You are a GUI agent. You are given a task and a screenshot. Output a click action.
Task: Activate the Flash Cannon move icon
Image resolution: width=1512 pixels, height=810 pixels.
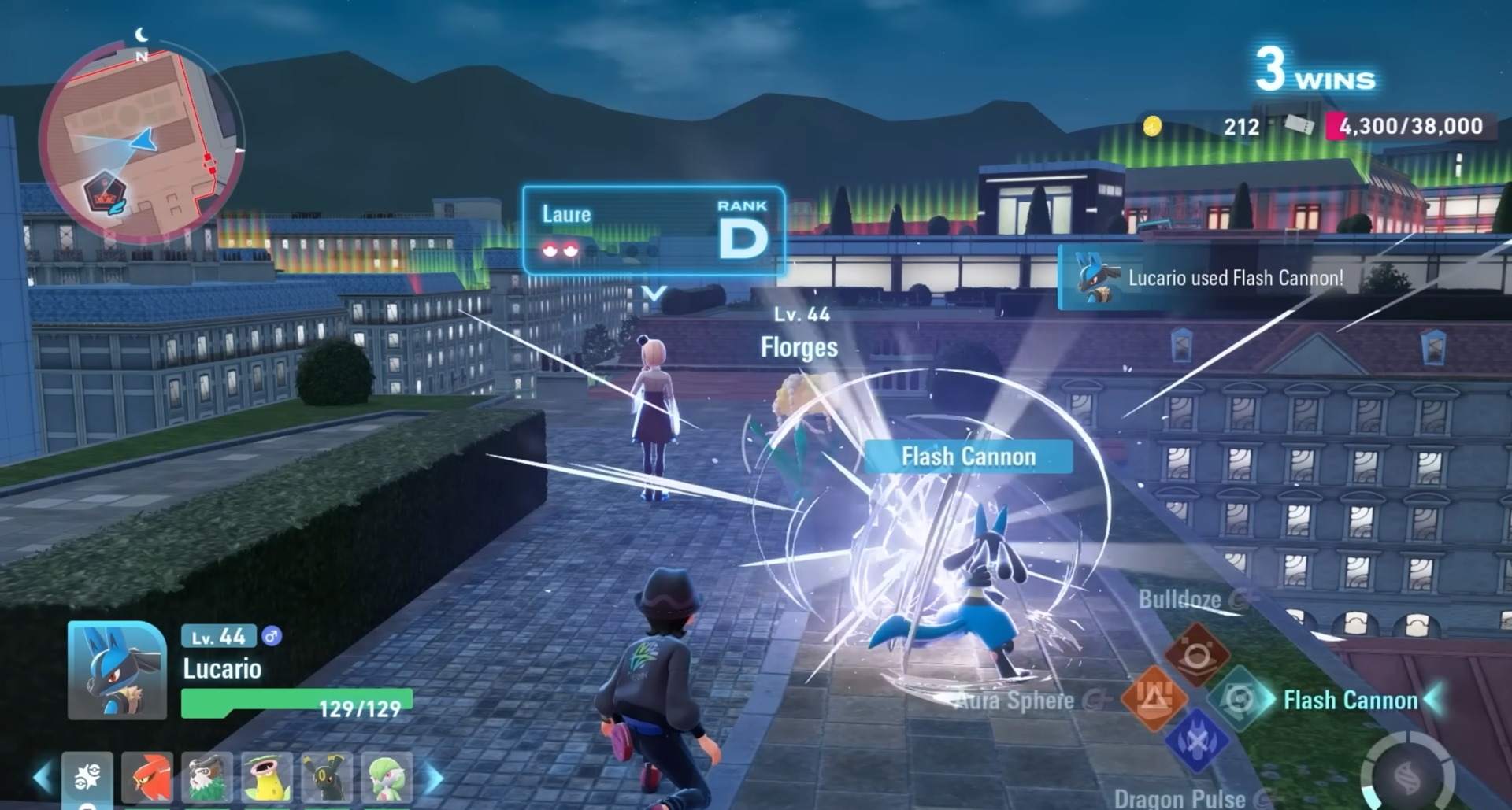(1240, 697)
